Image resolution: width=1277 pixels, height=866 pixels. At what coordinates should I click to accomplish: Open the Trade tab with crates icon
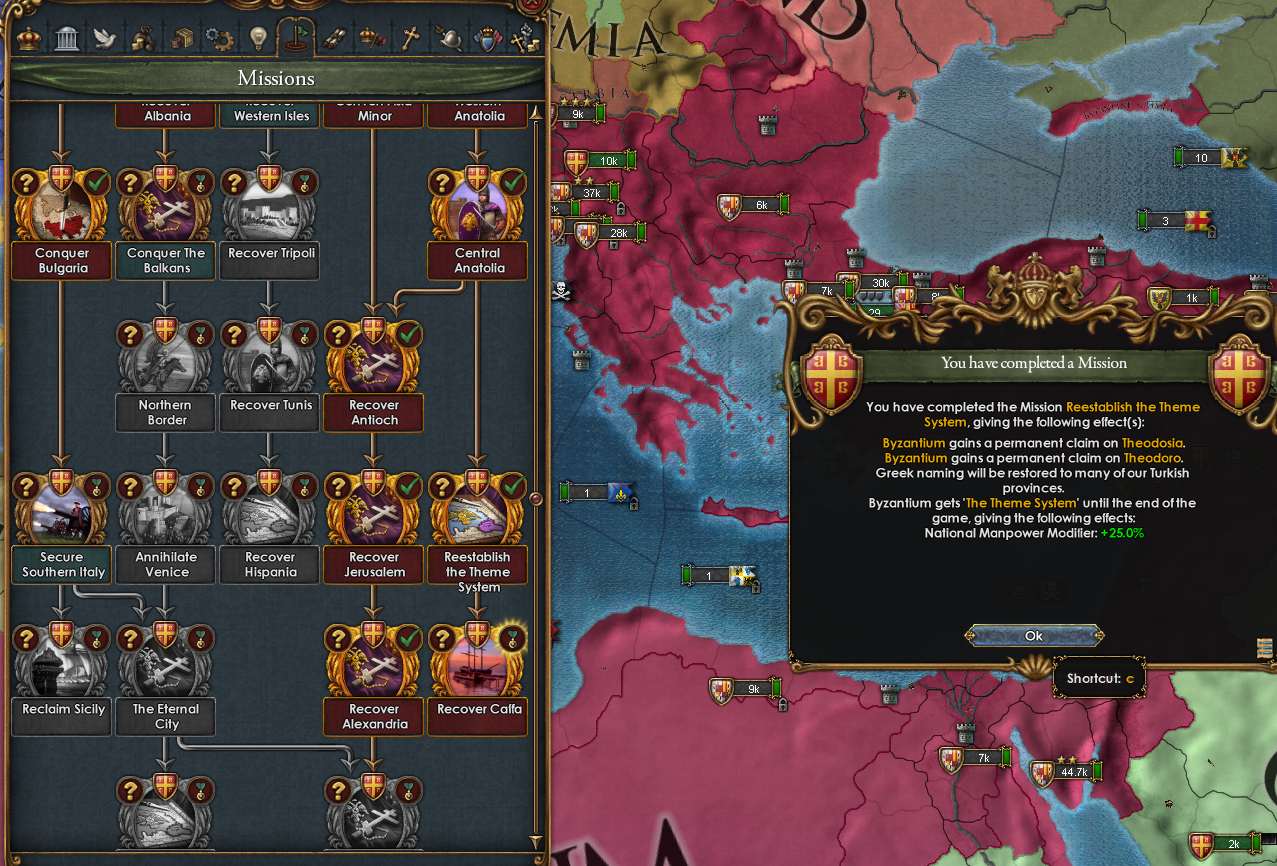click(182, 39)
